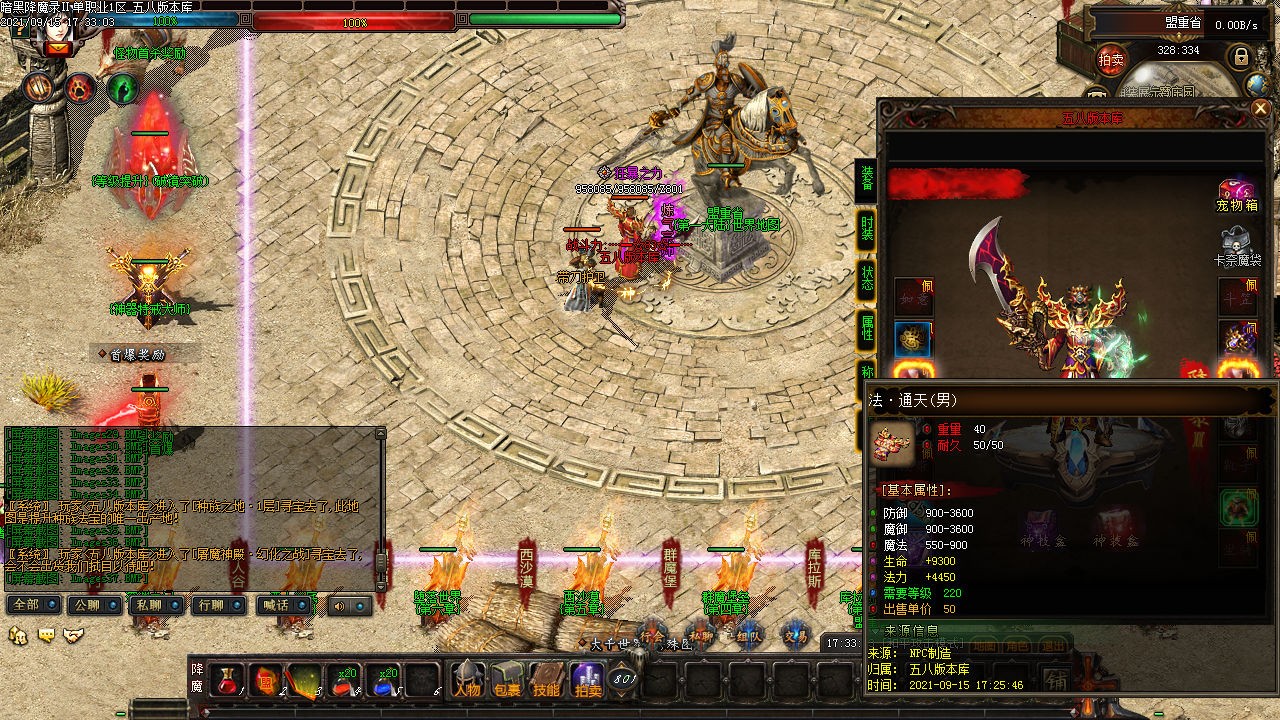Switch chat to 公聊 public channel
The image size is (1280, 720).
pos(93,605)
